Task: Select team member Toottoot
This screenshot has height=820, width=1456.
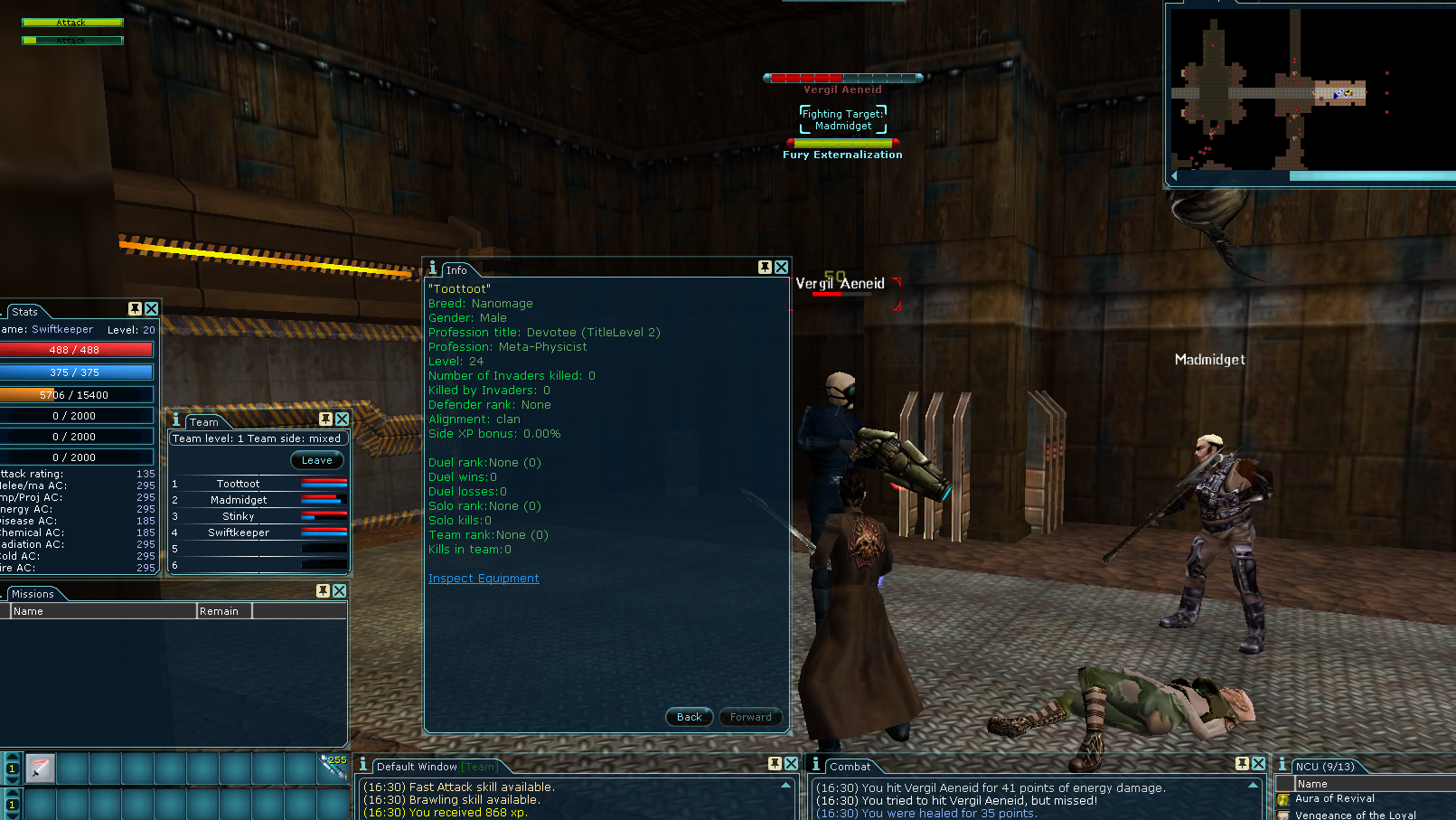Action: [x=238, y=484]
